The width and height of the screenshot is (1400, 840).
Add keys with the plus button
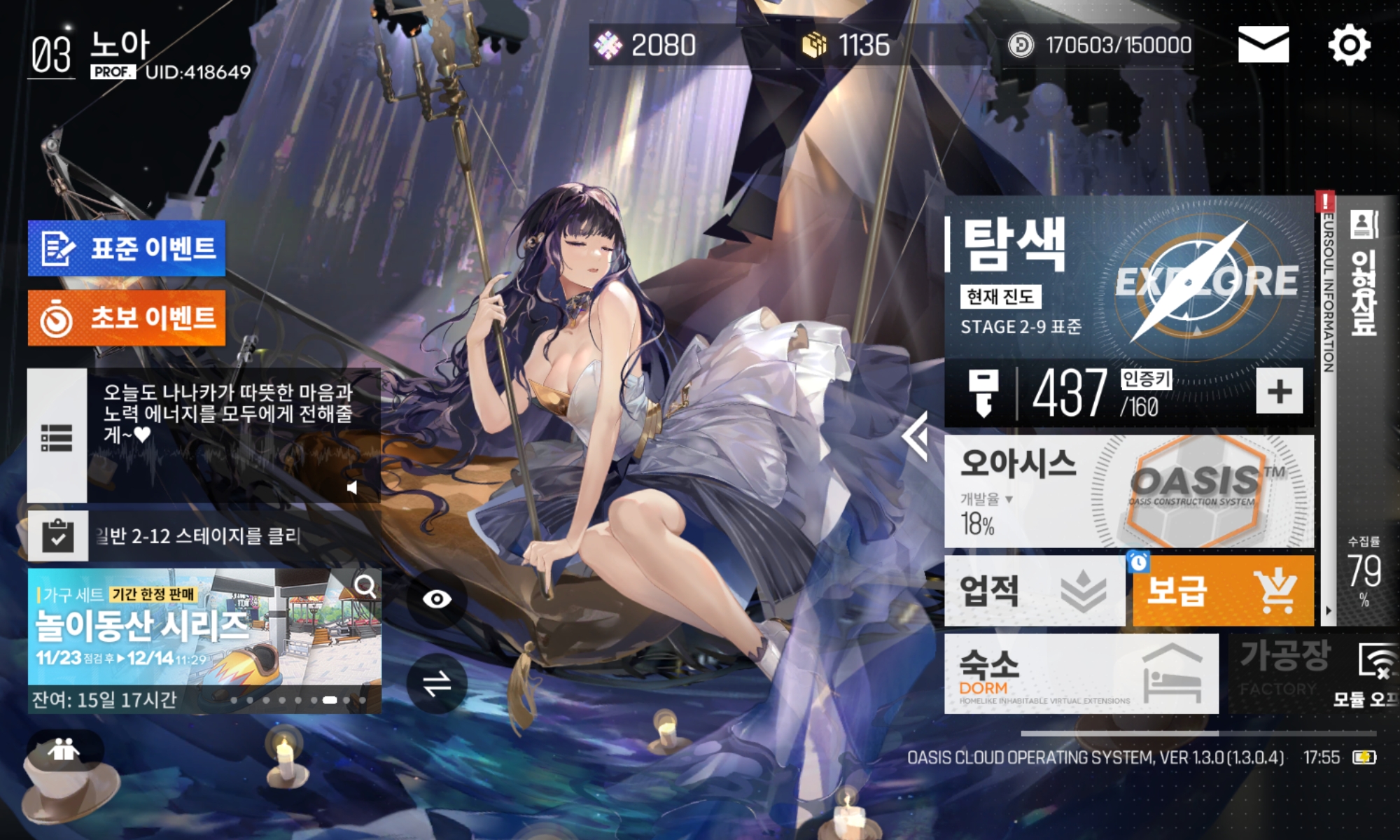click(1279, 391)
